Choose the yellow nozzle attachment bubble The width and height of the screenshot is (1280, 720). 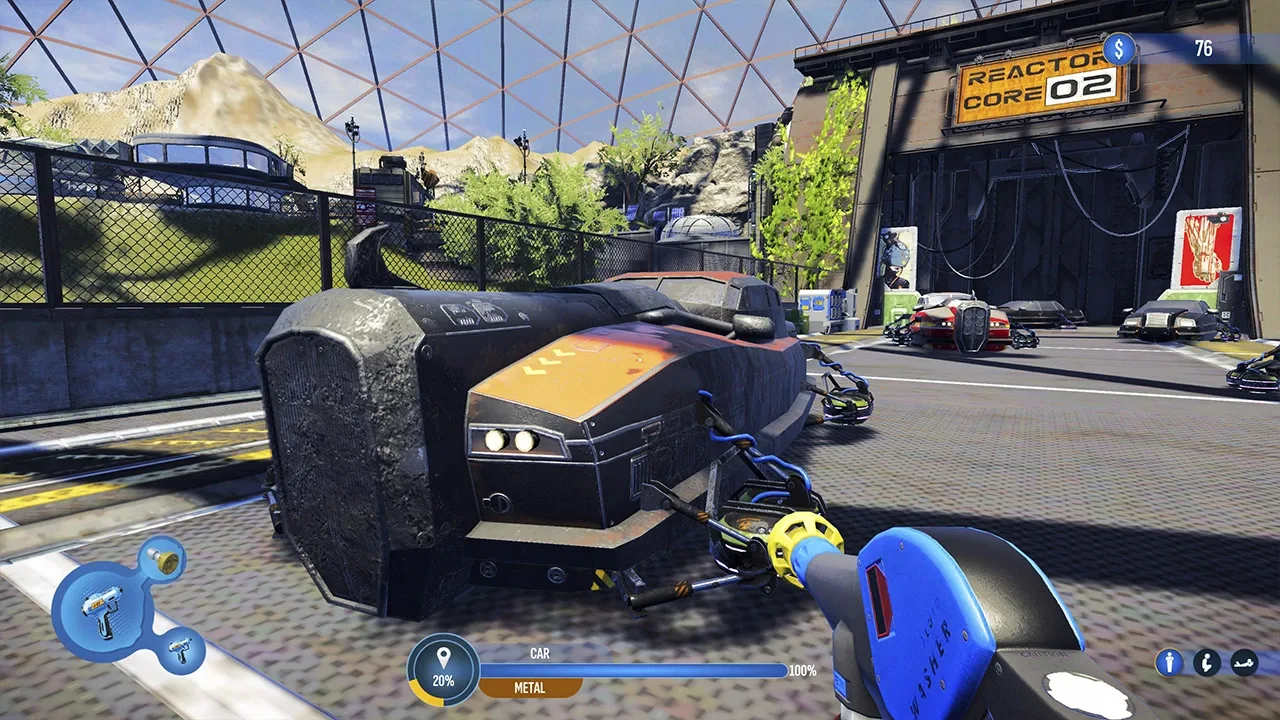point(162,558)
